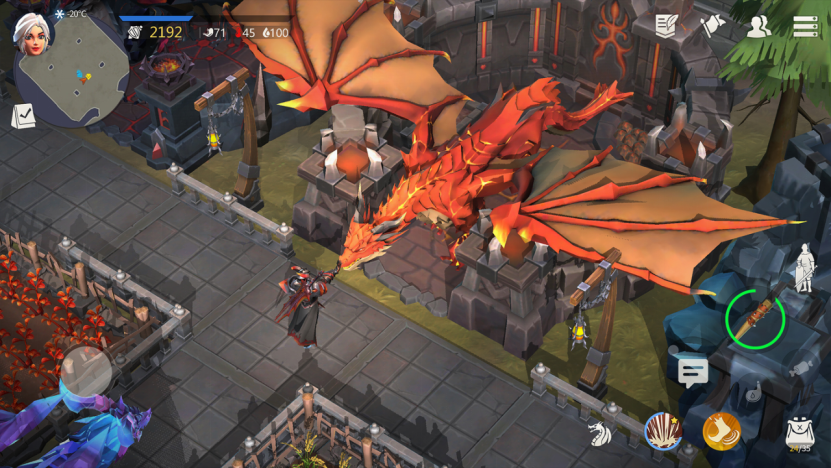The image size is (831, 468).
Task: Open the axe and flag crafting icon
Action: (x=712, y=26)
